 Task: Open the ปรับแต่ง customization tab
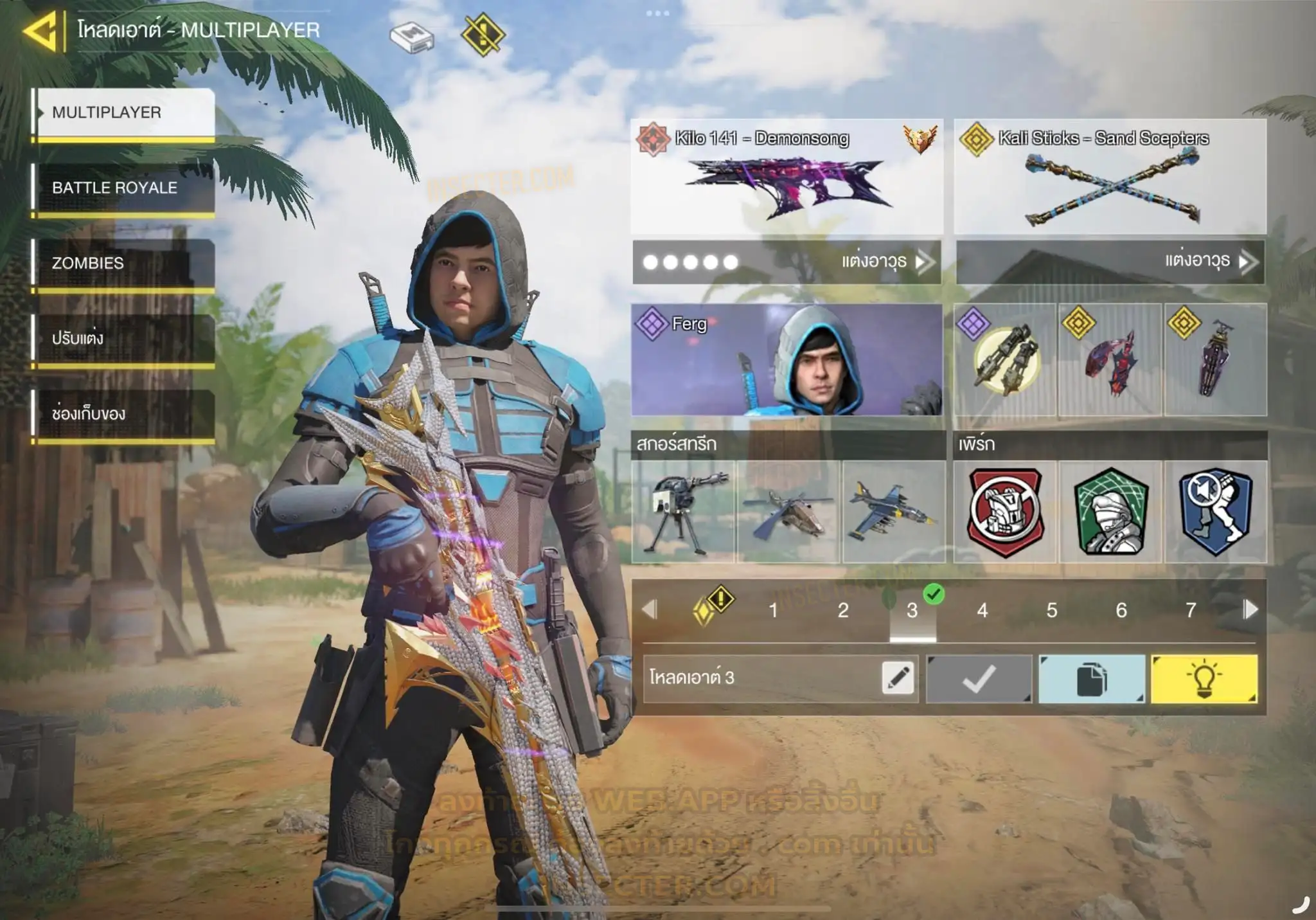(x=123, y=338)
